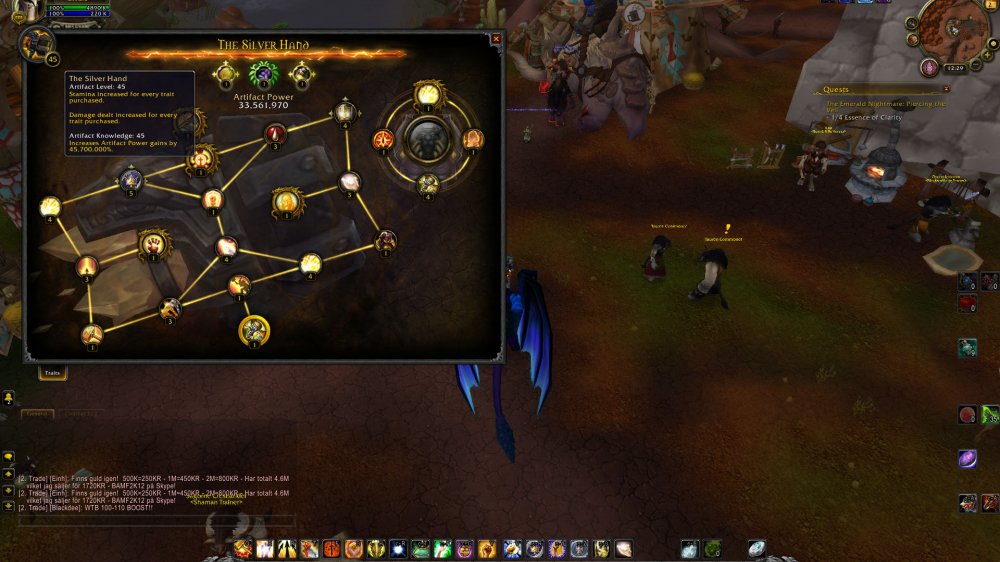Choose the blue crown trait node
The height and width of the screenshot is (562, 1000).
click(x=130, y=180)
